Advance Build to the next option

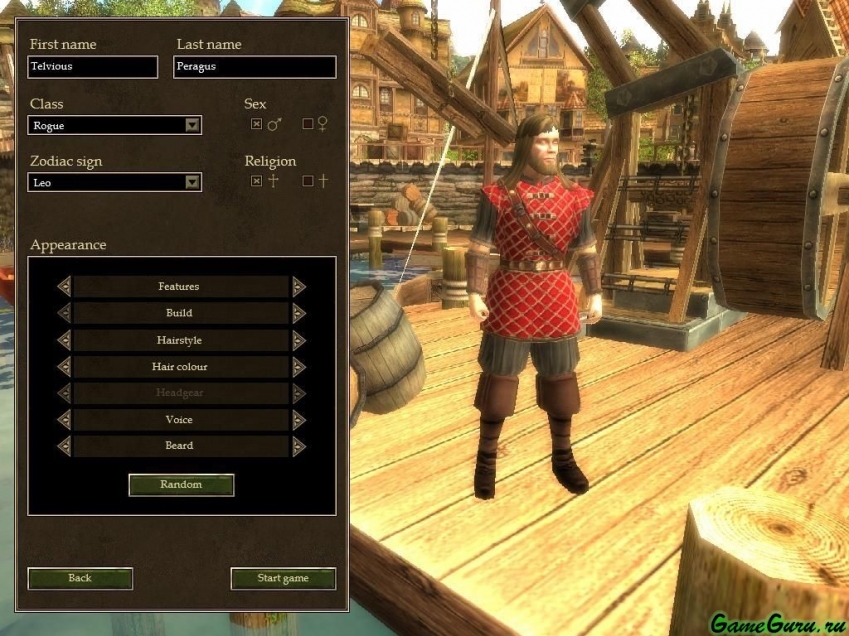click(x=298, y=313)
